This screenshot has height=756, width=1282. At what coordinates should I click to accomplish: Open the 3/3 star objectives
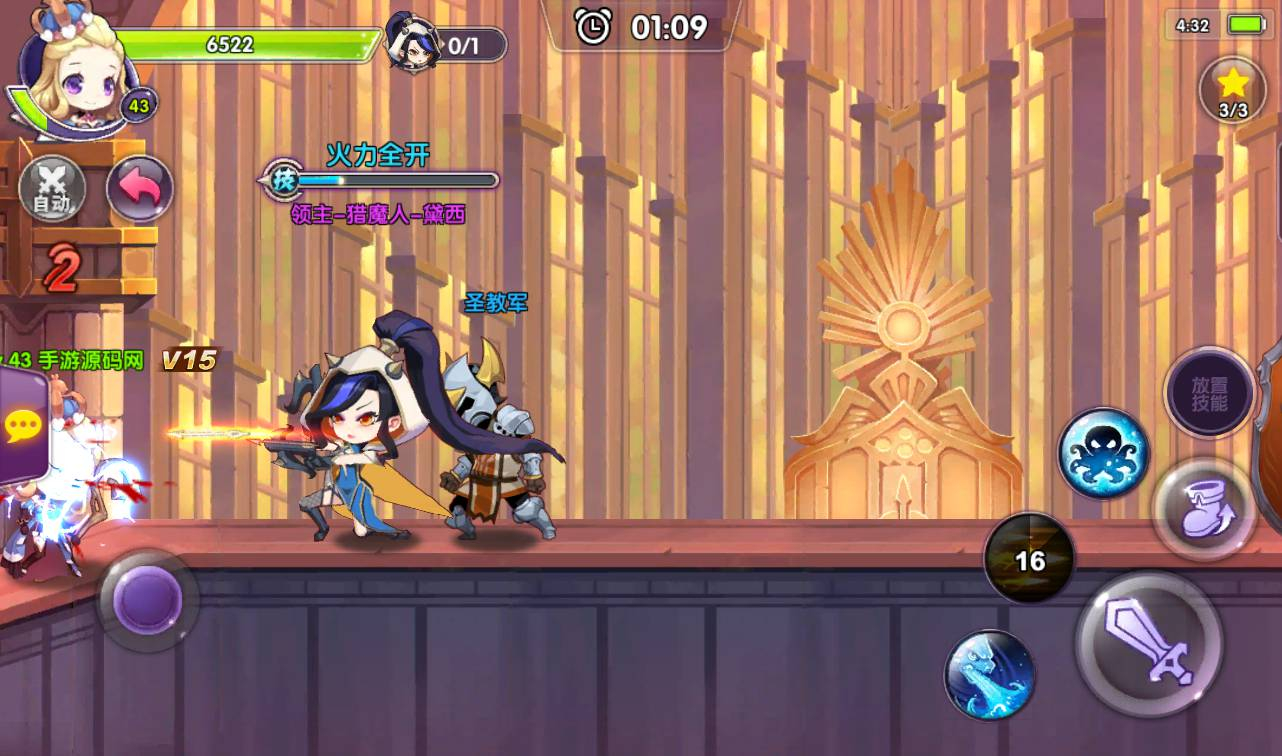pos(1232,90)
